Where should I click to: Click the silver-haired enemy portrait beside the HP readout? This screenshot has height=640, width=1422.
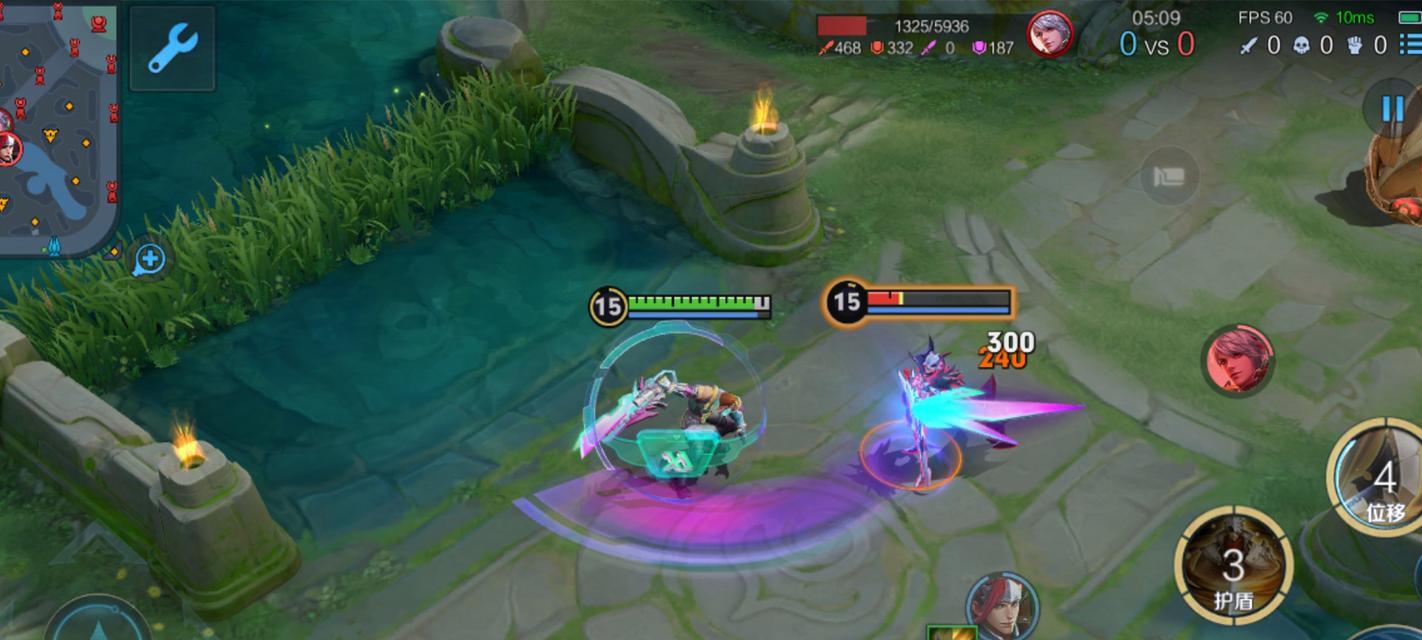coord(1049,34)
